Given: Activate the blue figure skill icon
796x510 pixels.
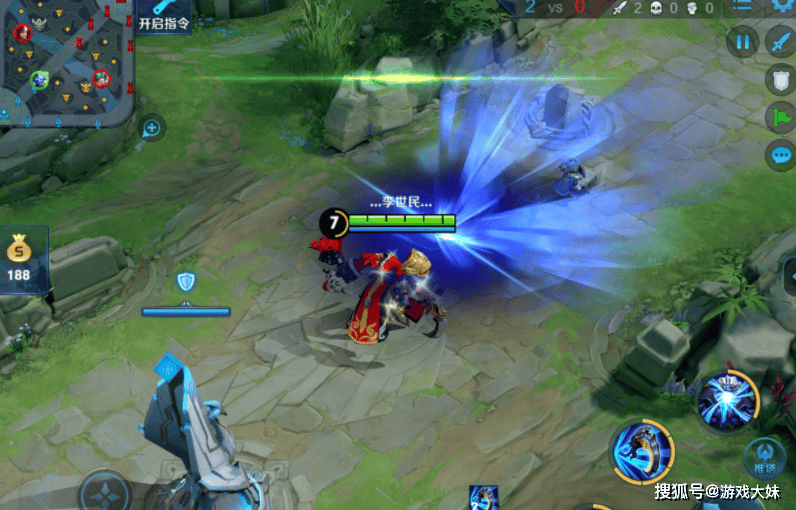Looking at the screenshot, I should (641, 451).
